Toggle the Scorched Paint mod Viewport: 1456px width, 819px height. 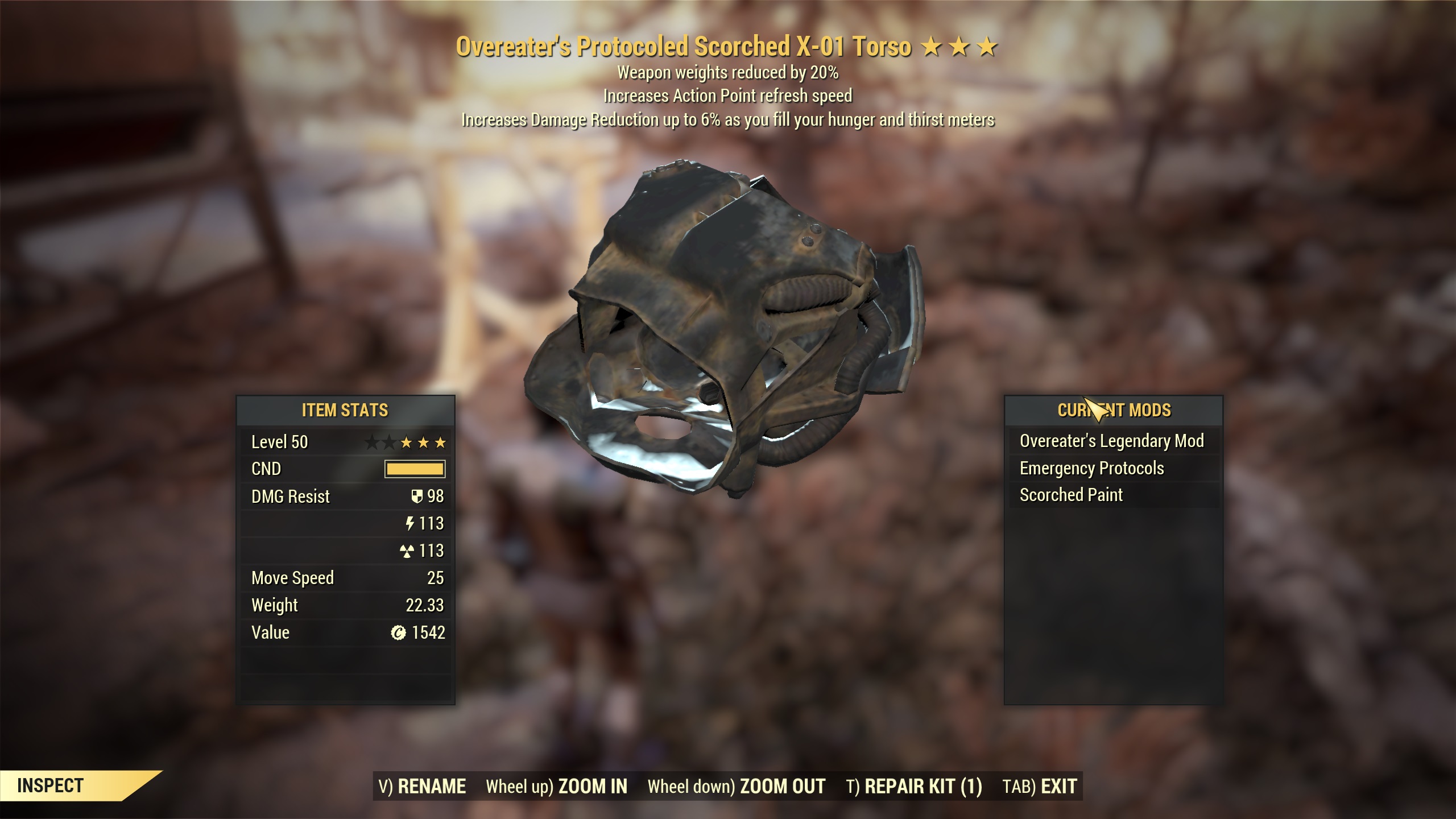pyautogui.click(x=1072, y=495)
